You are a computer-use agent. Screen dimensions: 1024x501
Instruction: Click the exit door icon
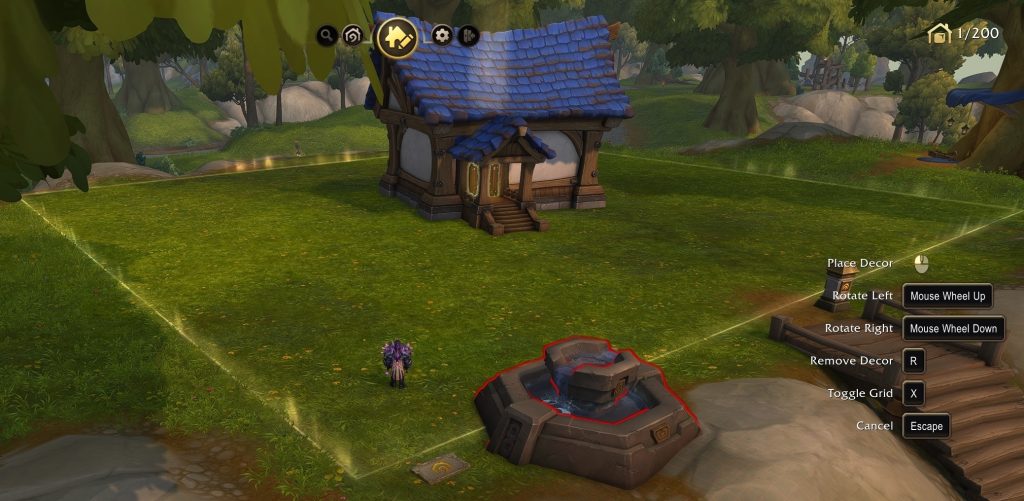point(467,36)
